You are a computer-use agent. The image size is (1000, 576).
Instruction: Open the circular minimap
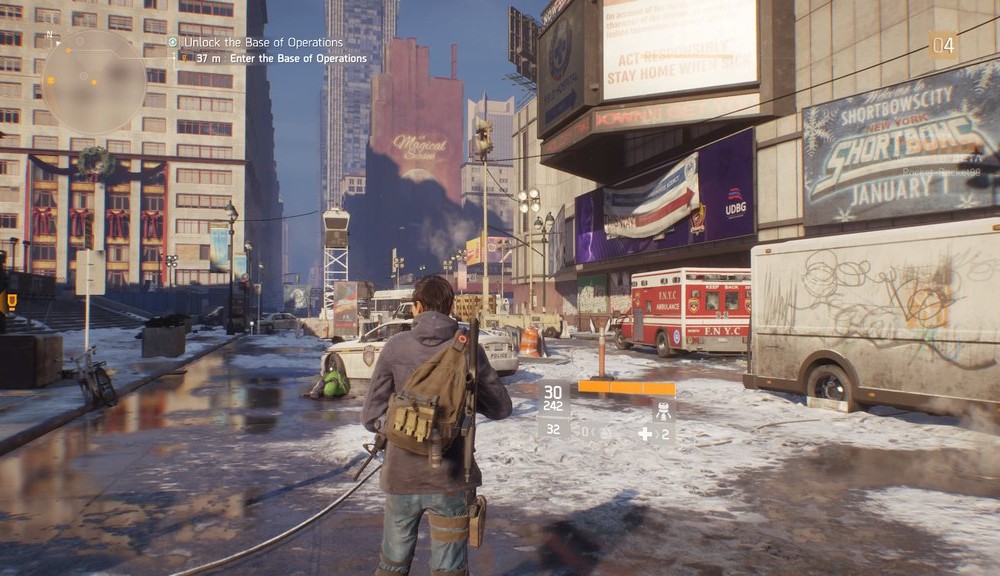pos(94,81)
